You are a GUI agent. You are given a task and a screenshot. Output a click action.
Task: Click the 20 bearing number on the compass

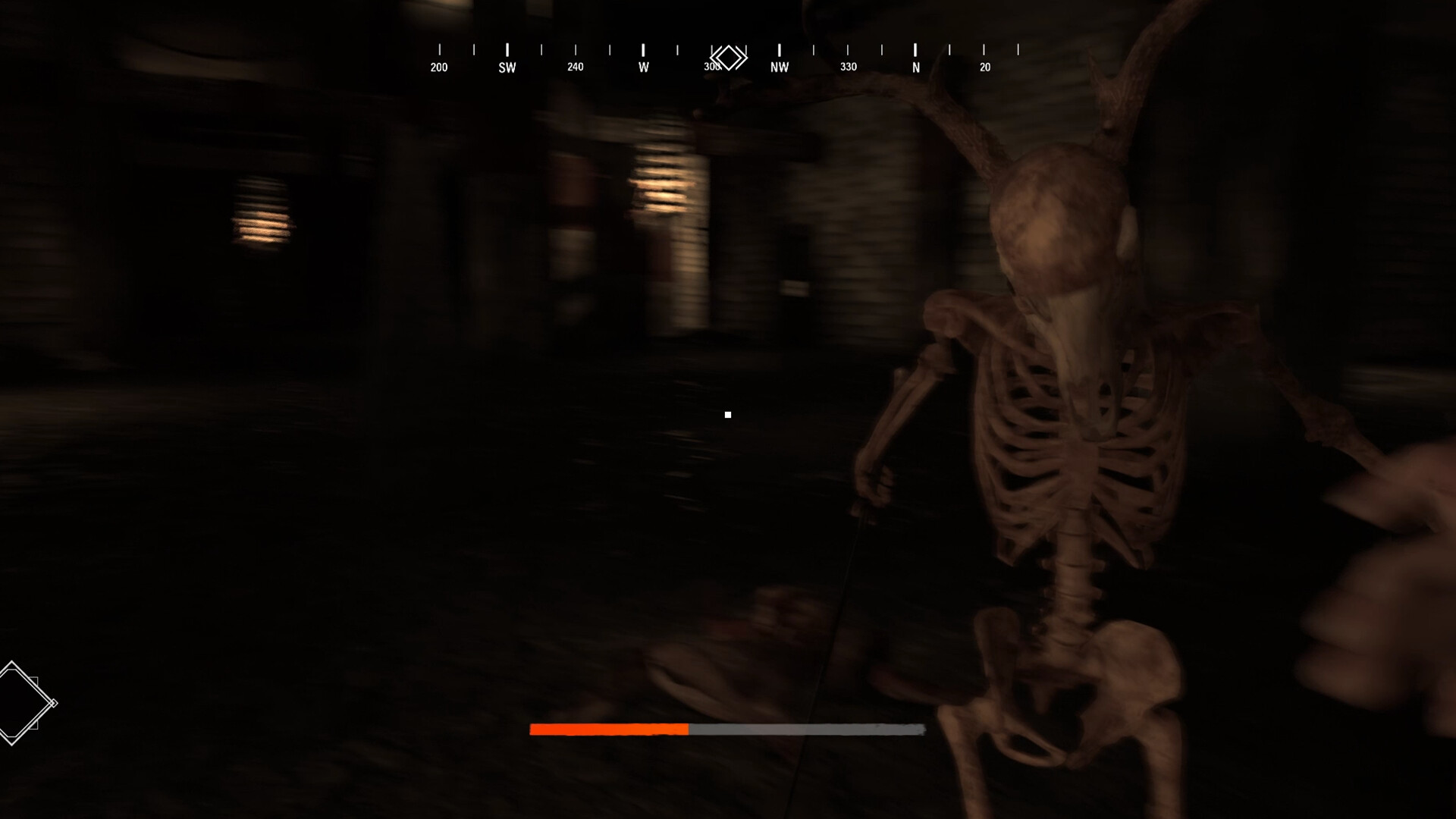coord(984,67)
